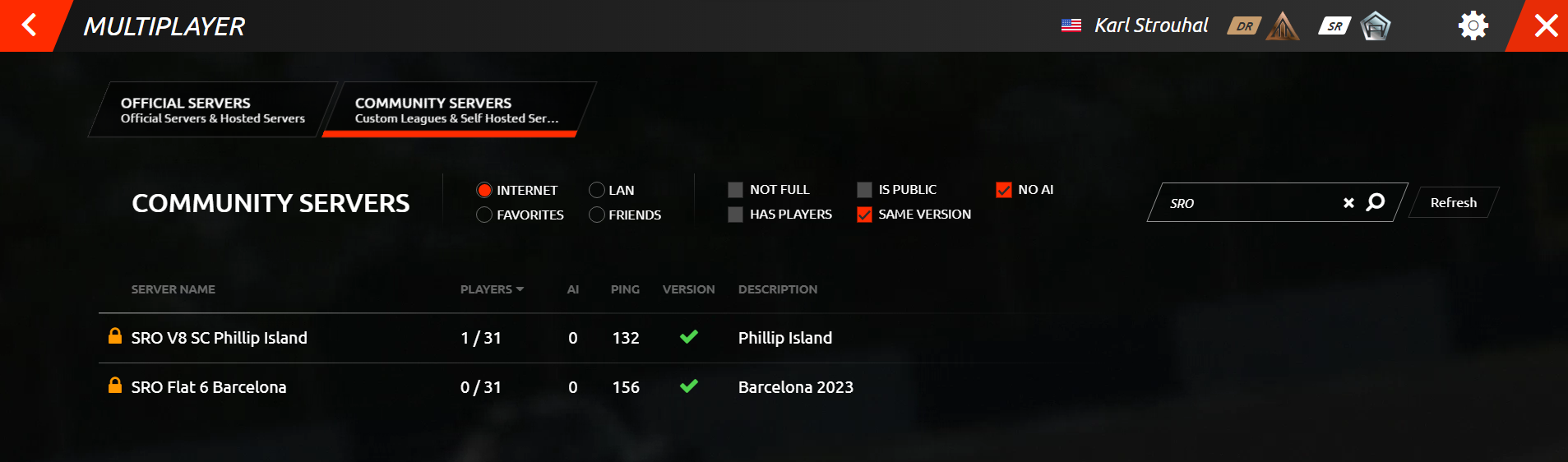Select the SRO V8 SC Phillip Island server
The height and width of the screenshot is (462, 1568).
pos(220,338)
